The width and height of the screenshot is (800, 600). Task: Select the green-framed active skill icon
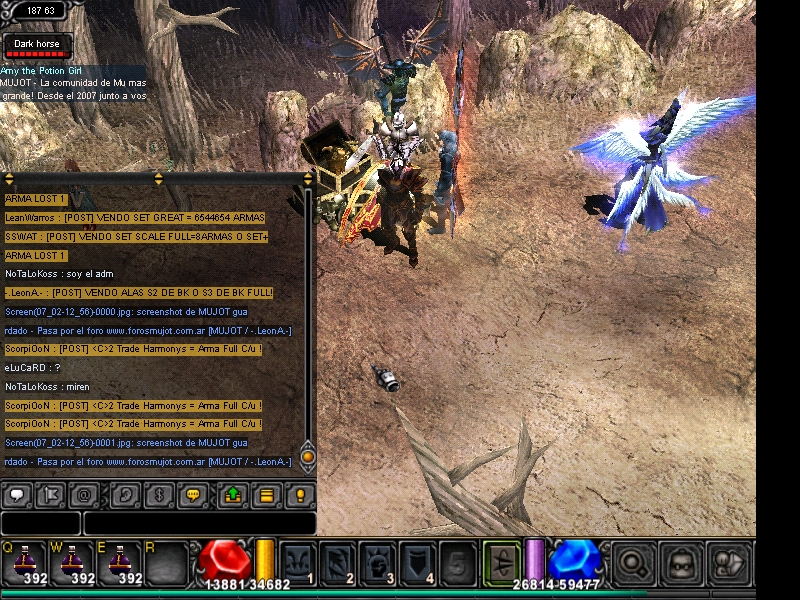coord(501,561)
